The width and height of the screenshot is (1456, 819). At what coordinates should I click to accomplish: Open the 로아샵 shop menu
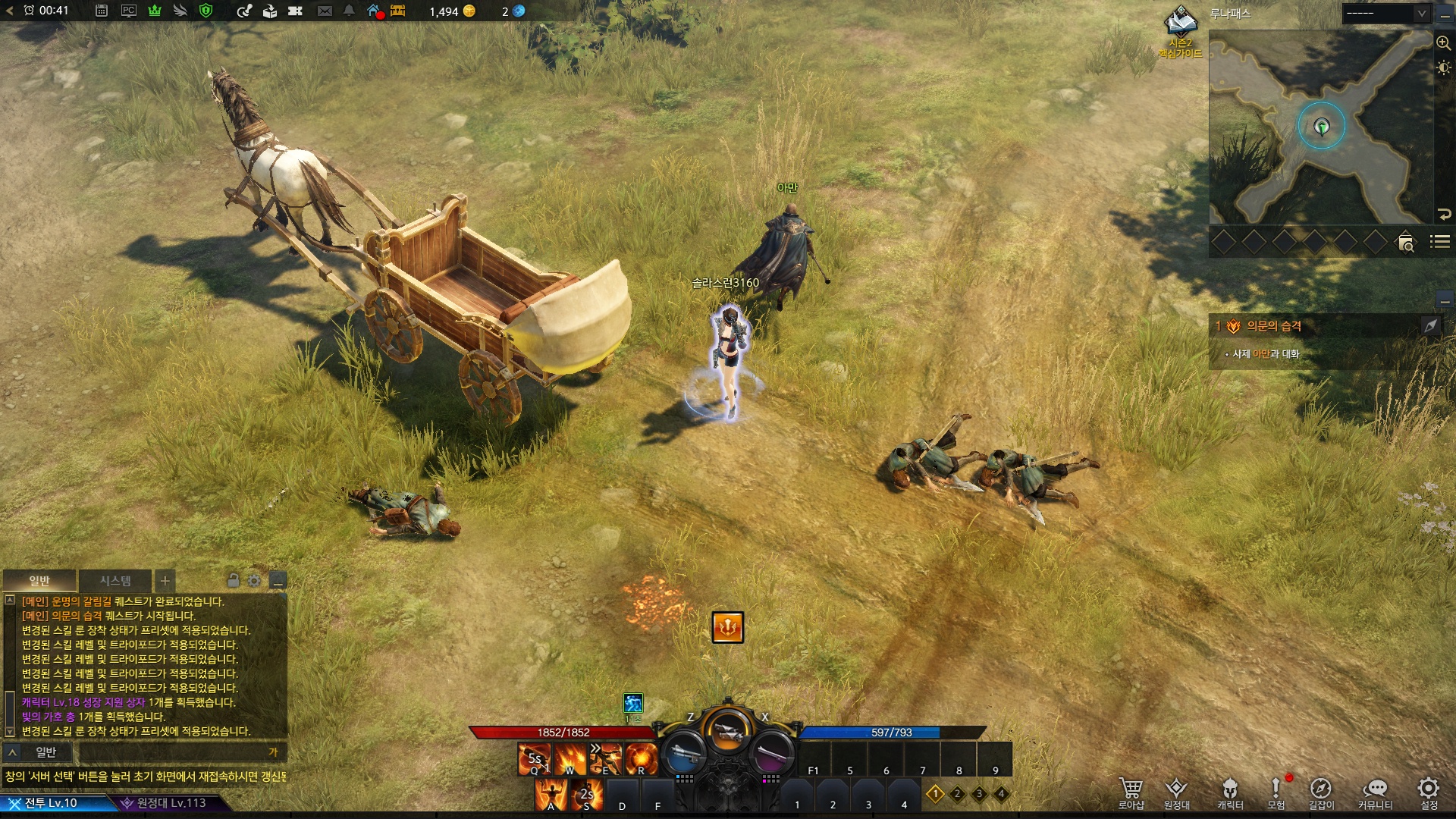point(1131,792)
